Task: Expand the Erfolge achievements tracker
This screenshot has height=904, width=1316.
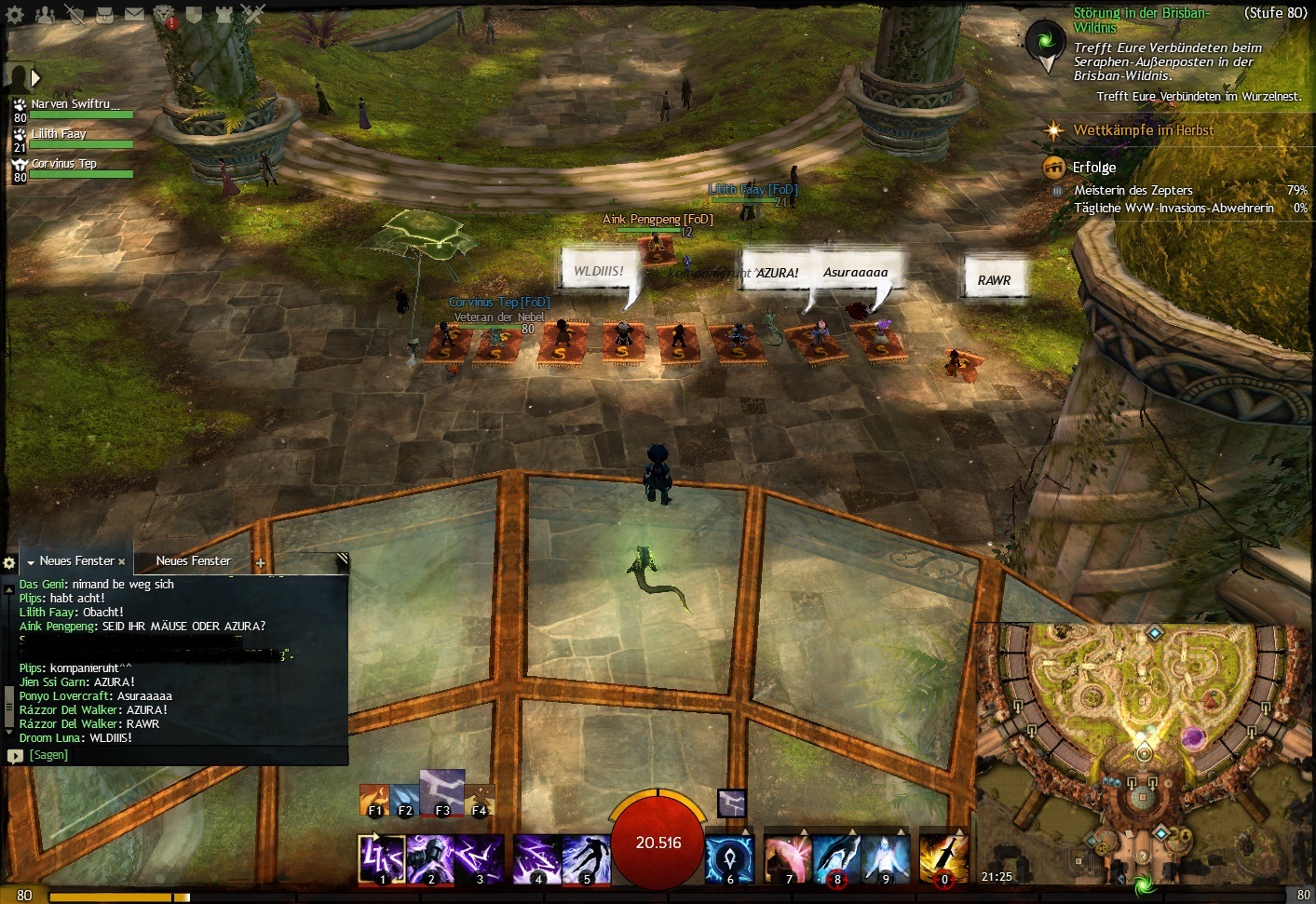Action: [1093, 168]
